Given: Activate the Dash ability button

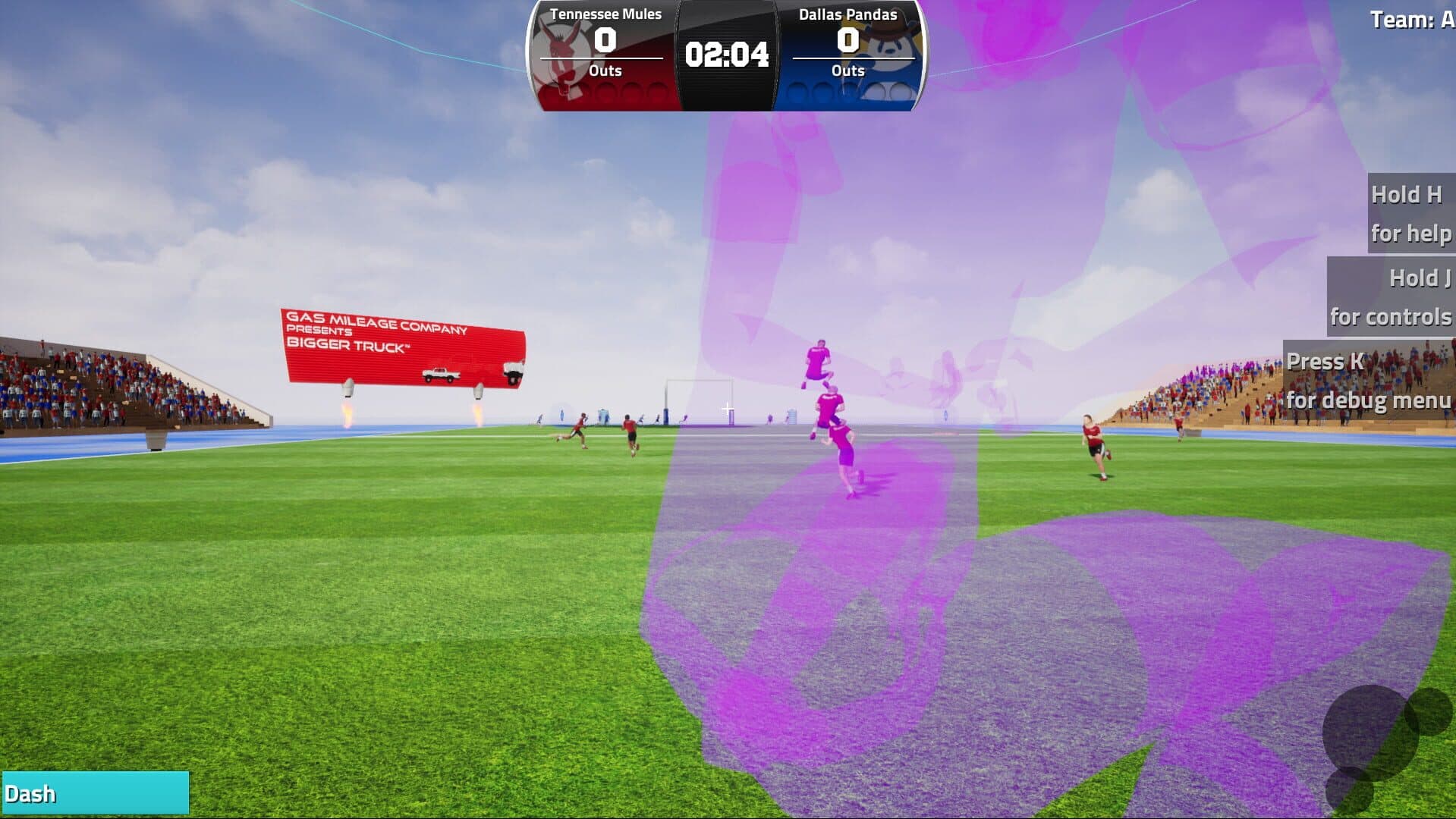Looking at the screenshot, I should [x=95, y=793].
